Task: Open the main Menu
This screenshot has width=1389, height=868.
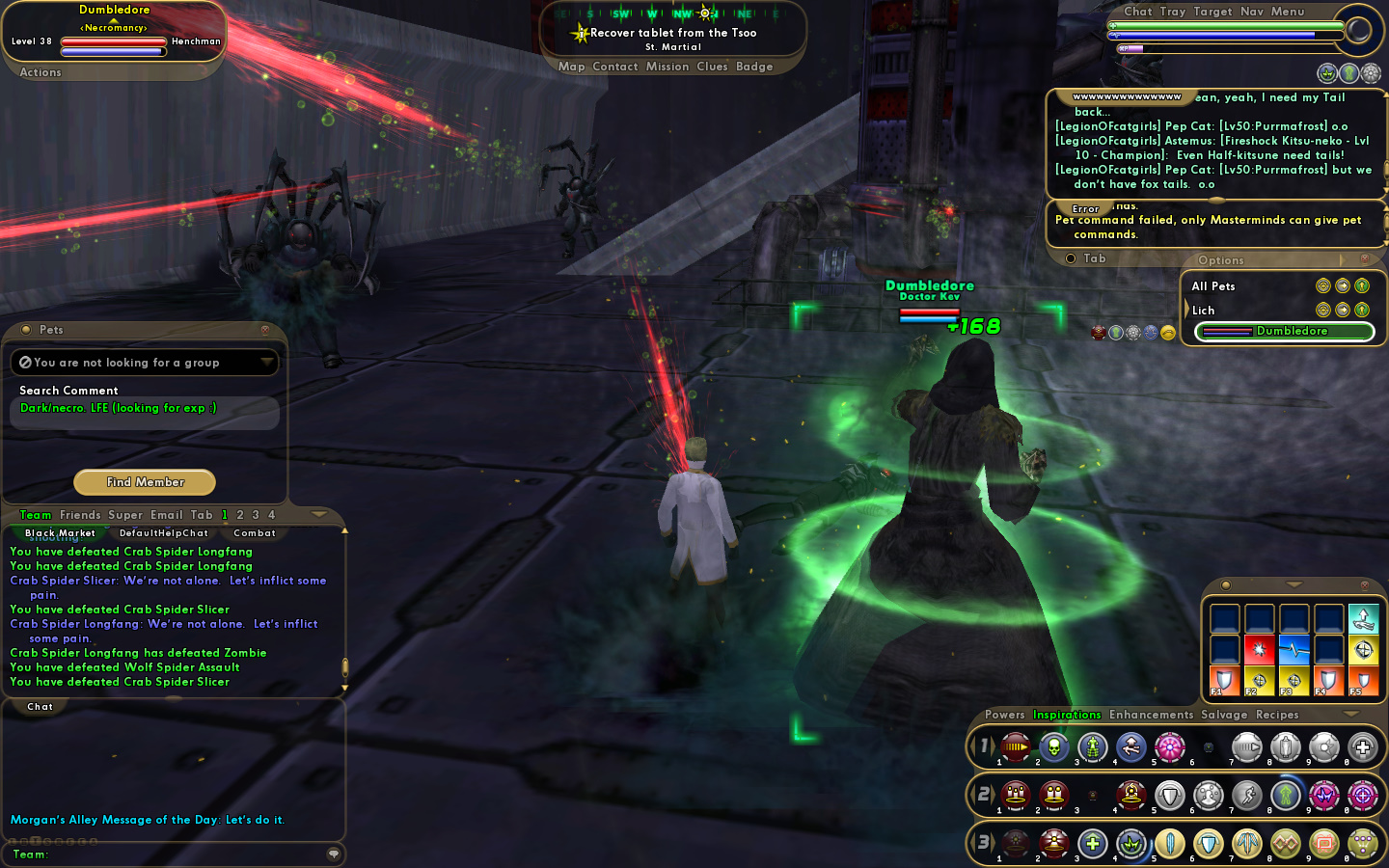Action: click(1288, 12)
